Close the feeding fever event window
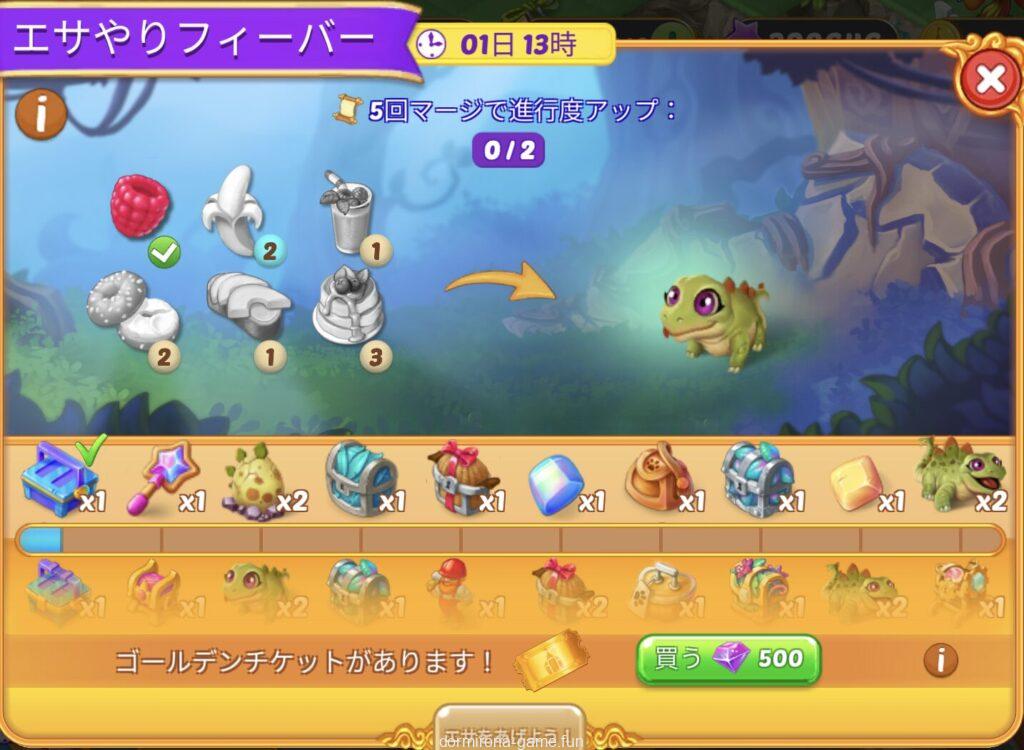Image resolution: width=1024 pixels, height=750 pixels. [989, 80]
